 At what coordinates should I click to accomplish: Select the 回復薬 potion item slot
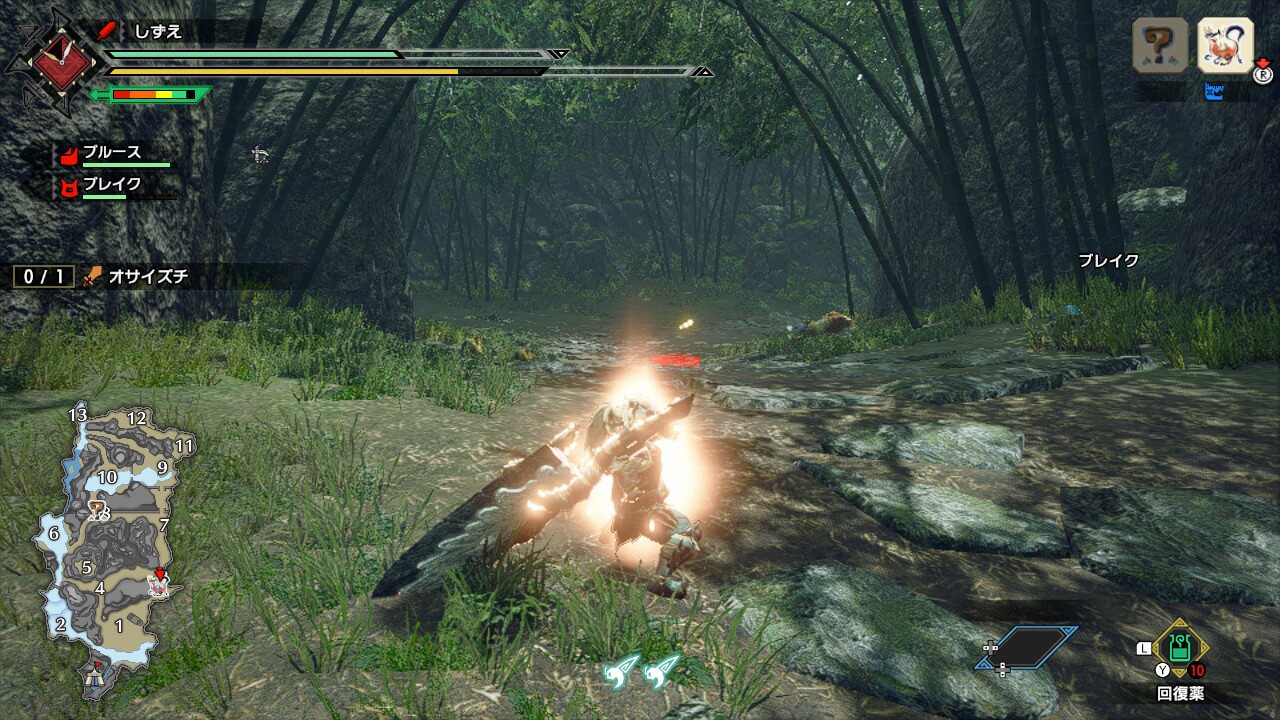pyautogui.click(x=1181, y=648)
